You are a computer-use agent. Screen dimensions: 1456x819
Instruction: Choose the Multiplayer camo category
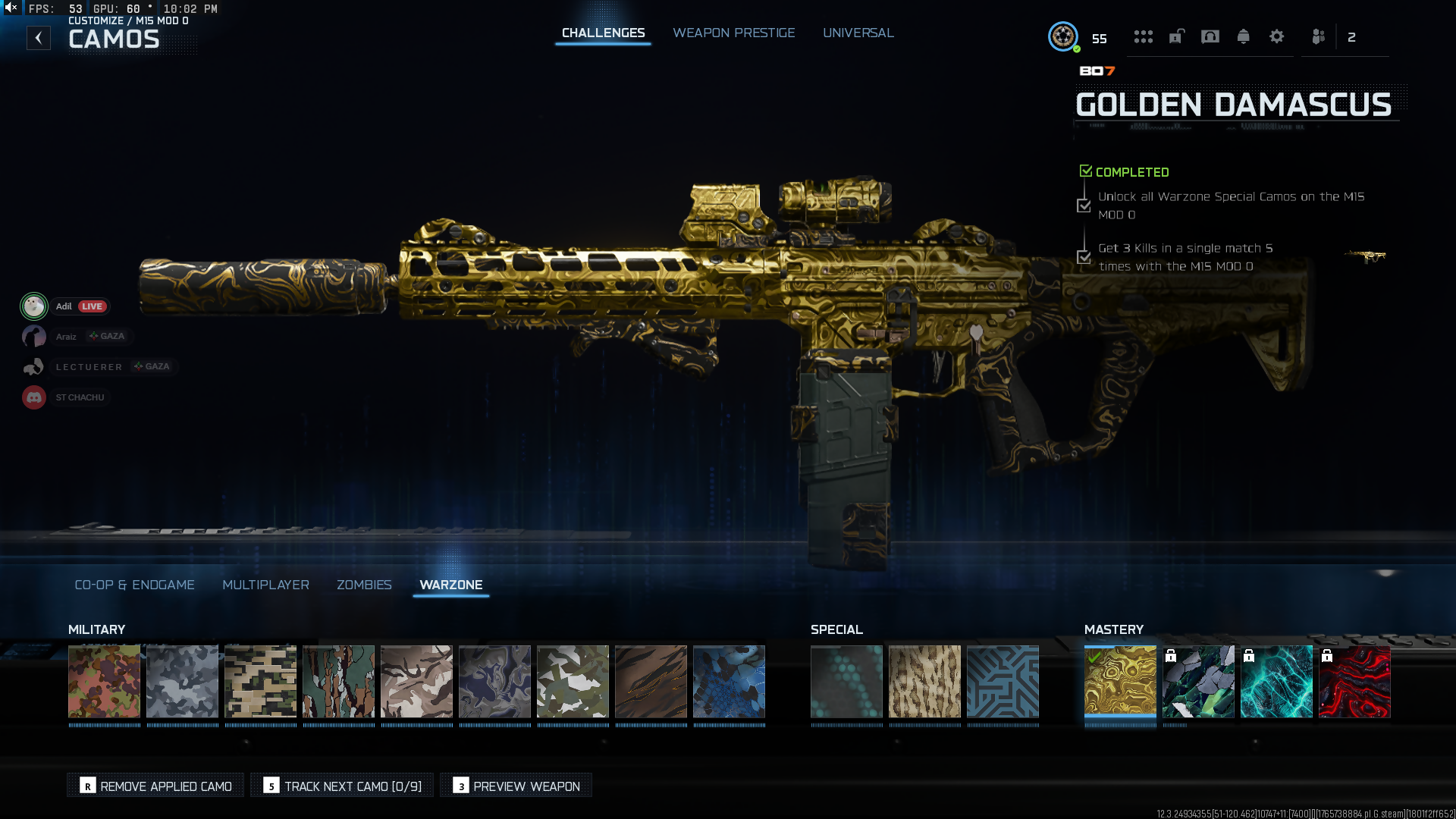coord(265,585)
